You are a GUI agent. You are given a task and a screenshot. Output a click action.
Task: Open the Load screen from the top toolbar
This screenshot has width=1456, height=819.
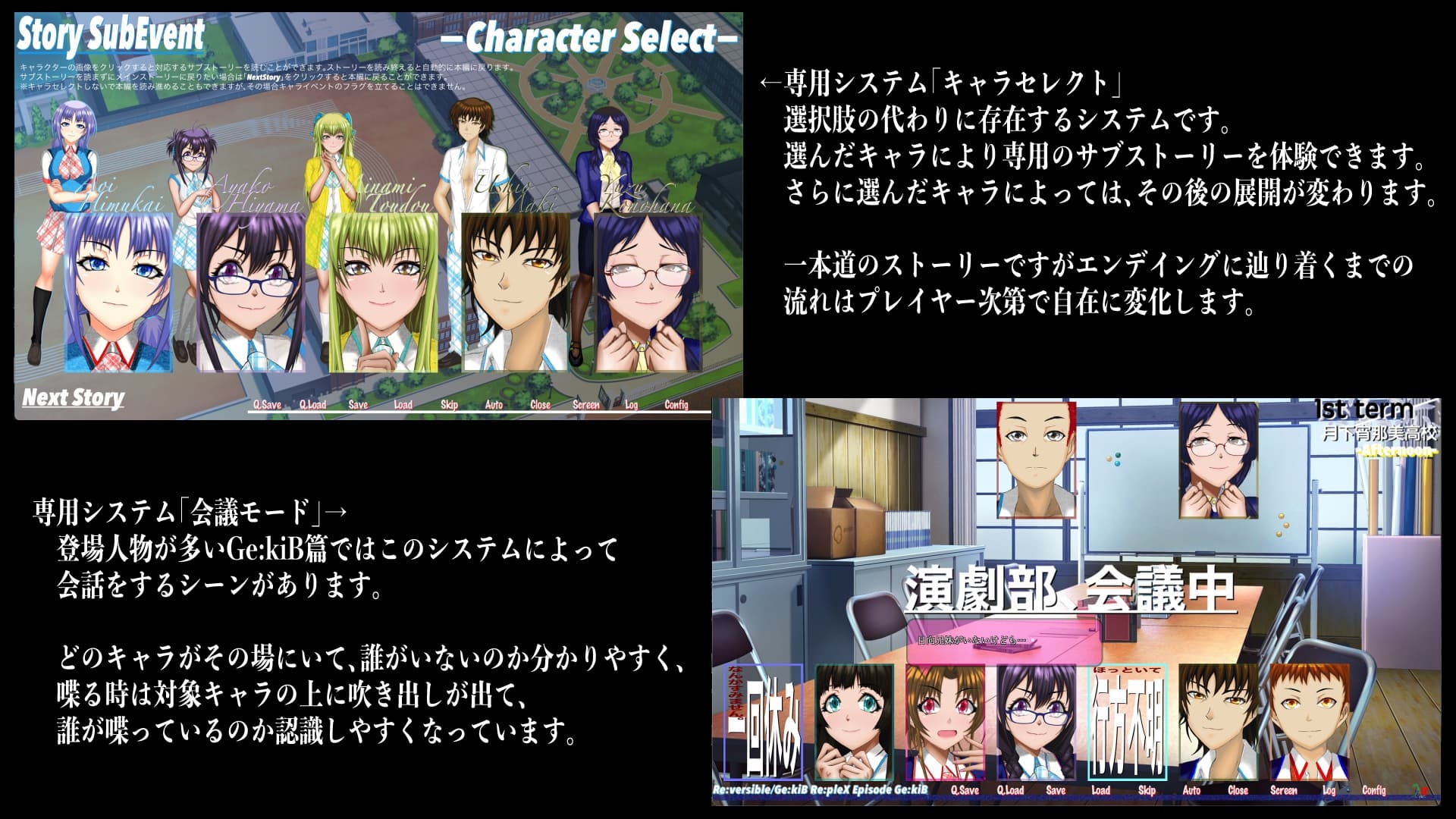(x=402, y=406)
